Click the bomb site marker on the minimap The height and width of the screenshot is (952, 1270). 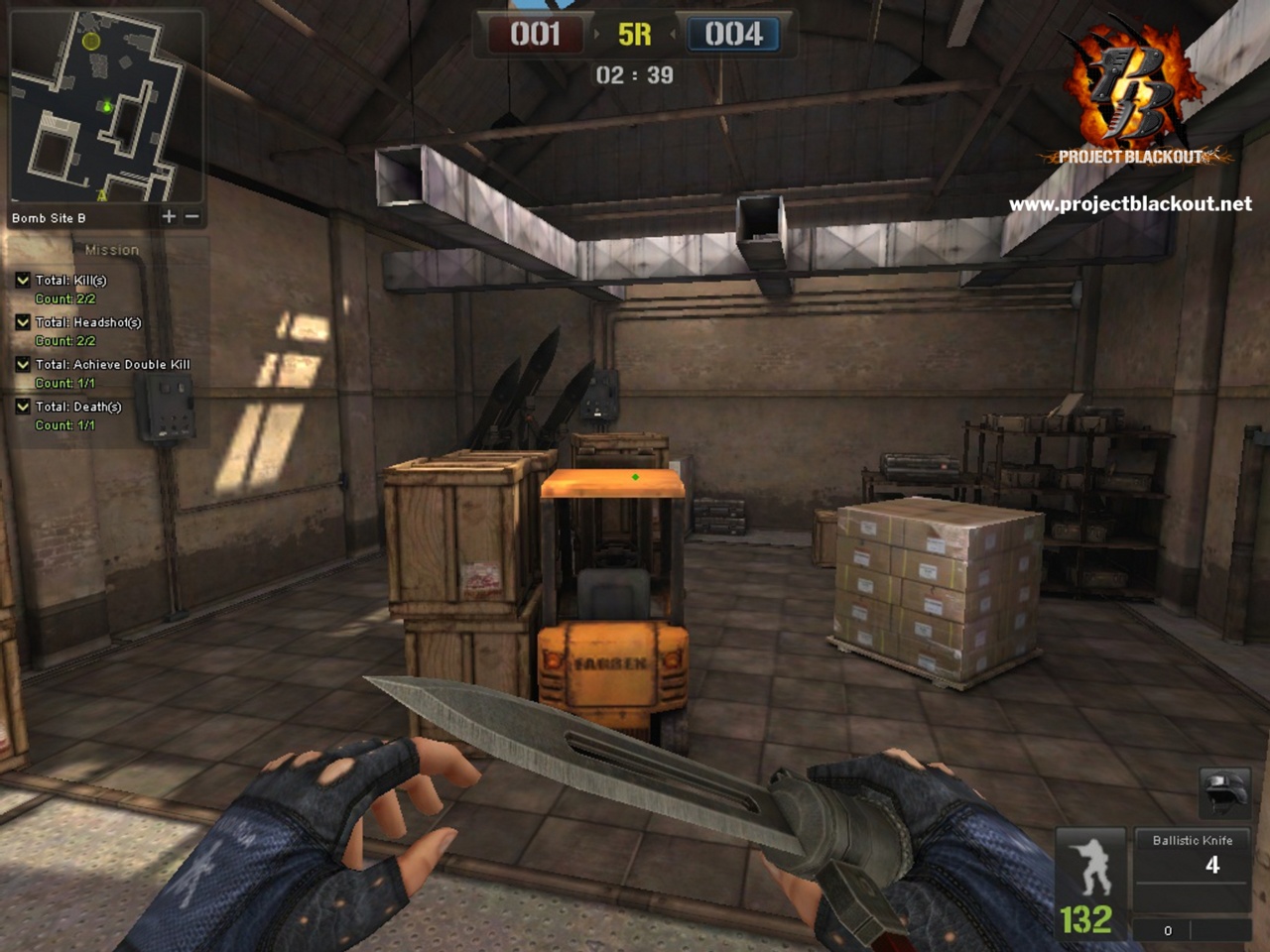(101, 196)
